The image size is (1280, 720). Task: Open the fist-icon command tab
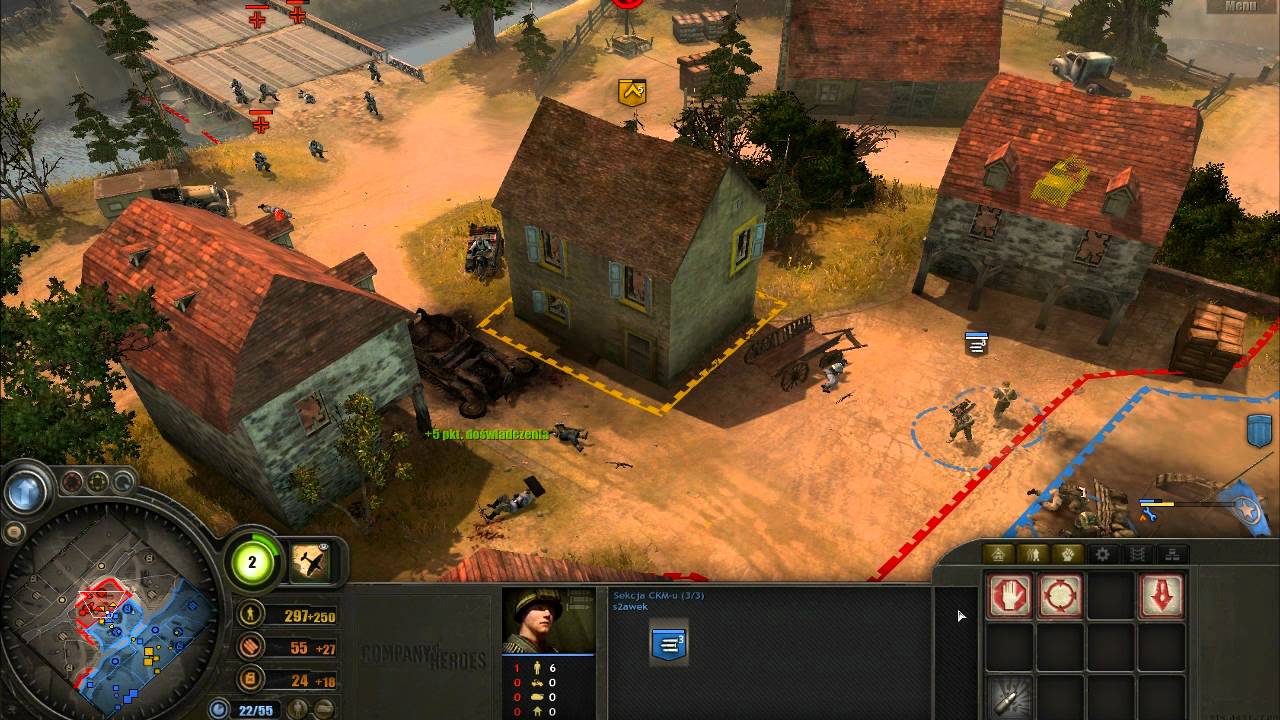coord(1067,554)
